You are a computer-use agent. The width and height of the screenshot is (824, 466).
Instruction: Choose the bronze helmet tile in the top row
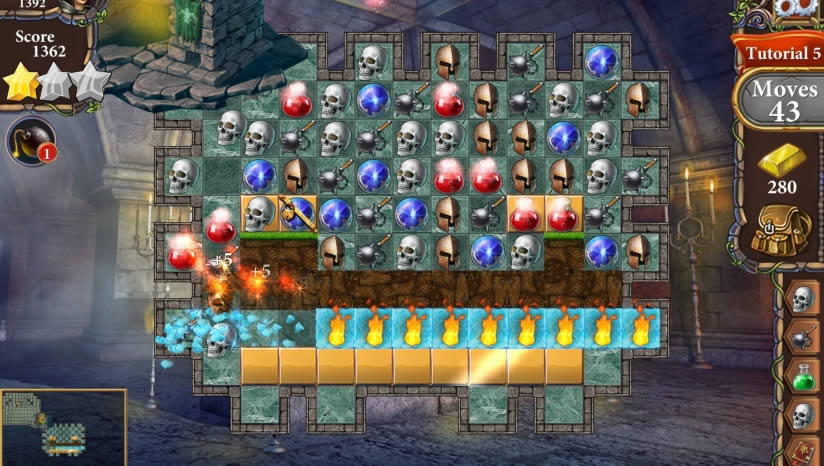click(x=447, y=61)
